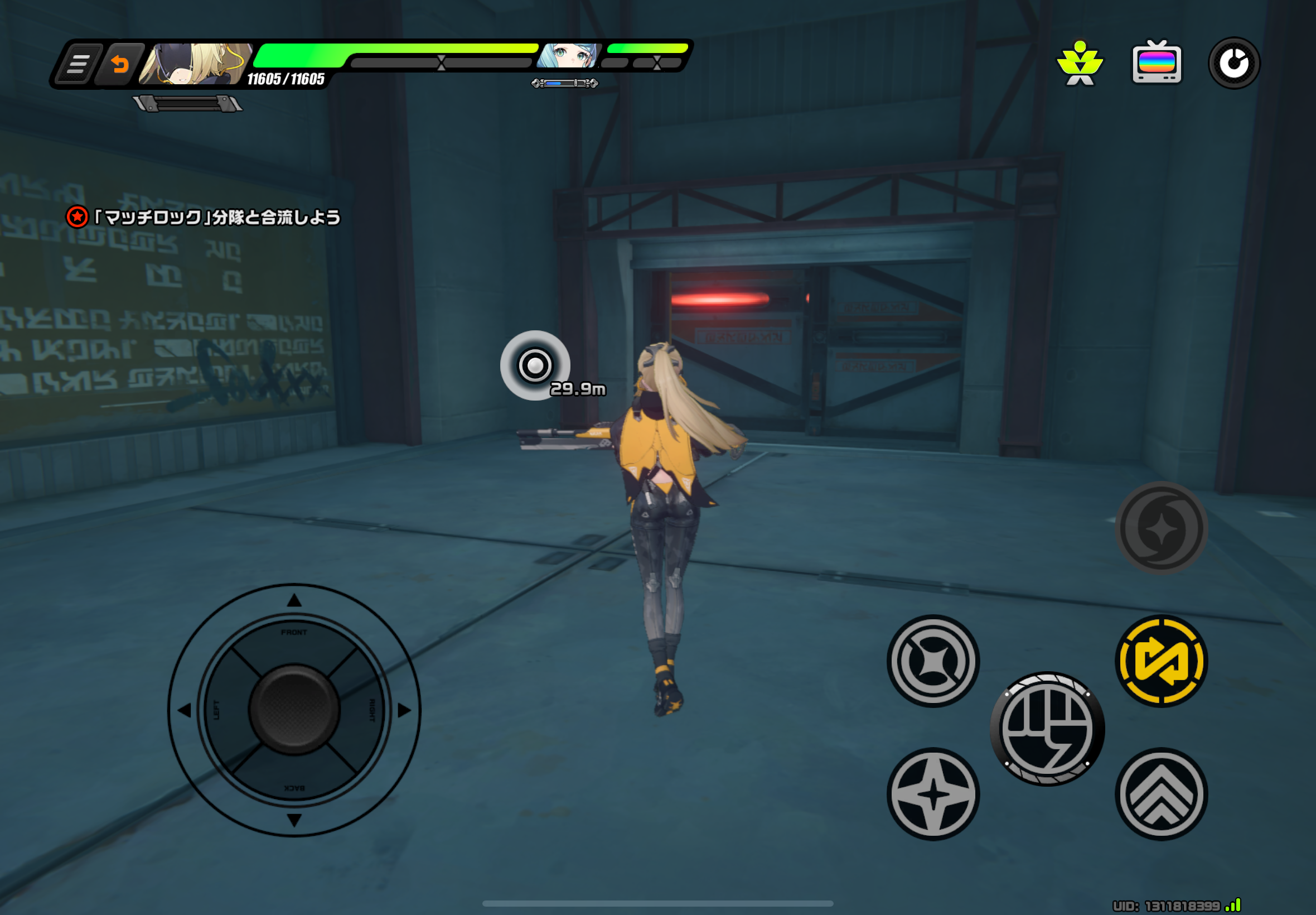The height and width of the screenshot is (915, 1316).
Task: Select the blonde character portrait
Action: tap(195, 64)
